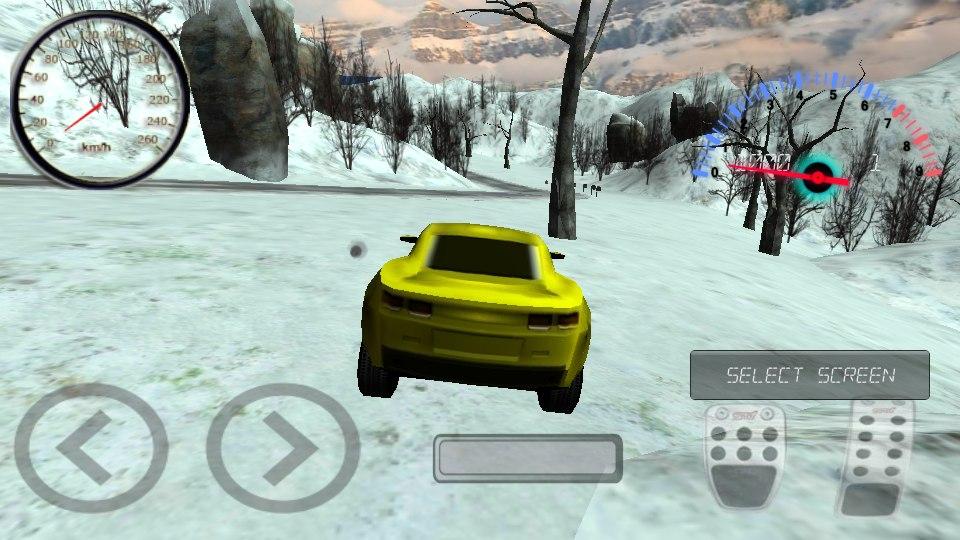Hit the wide brake pedal
960x540 pixels.
(744, 455)
